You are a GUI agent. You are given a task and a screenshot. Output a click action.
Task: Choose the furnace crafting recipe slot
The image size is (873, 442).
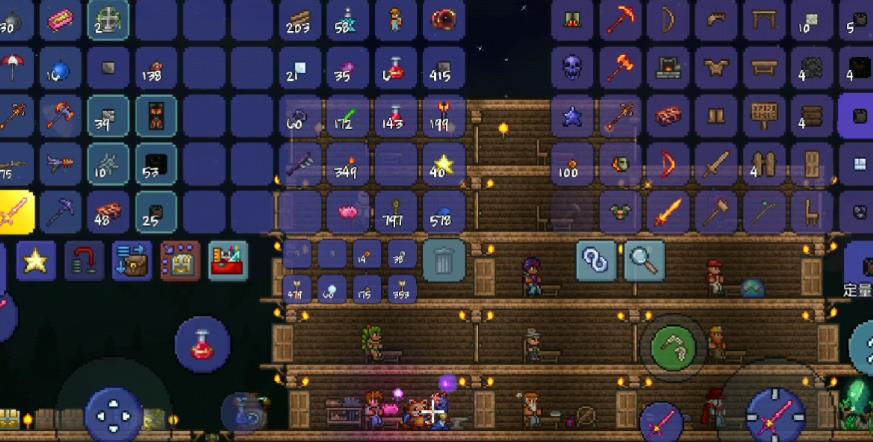point(668,67)
